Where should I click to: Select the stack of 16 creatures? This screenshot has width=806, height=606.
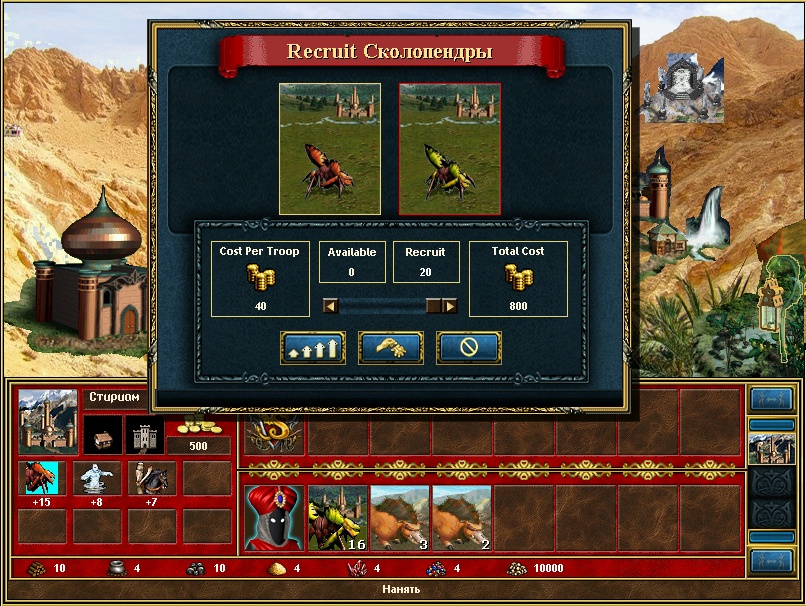click(337, 518)
